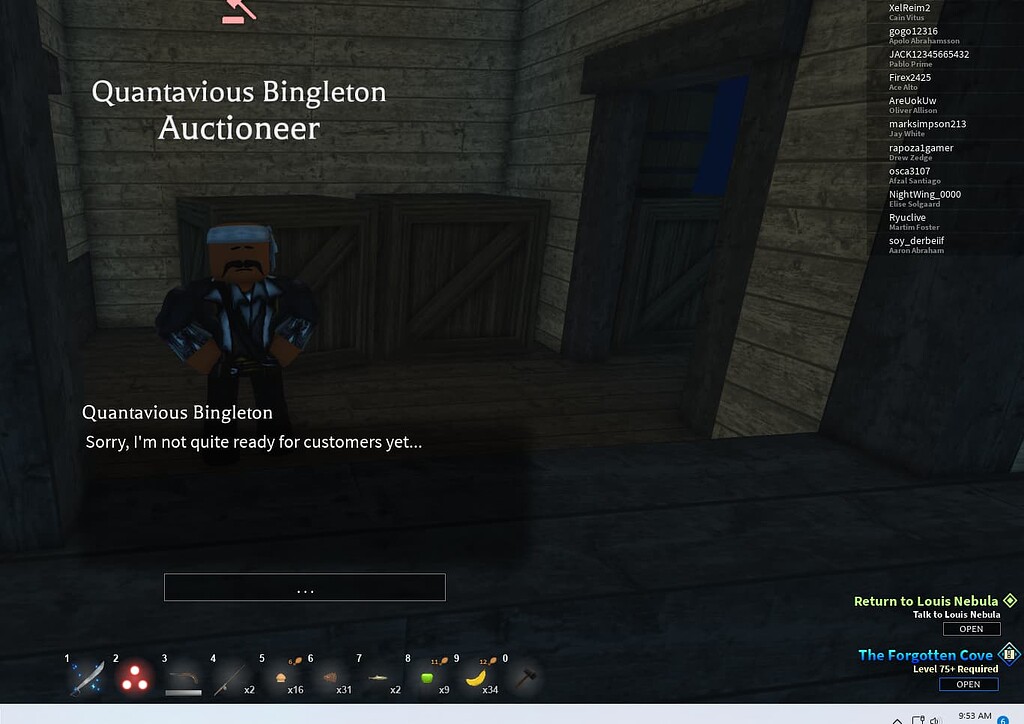Click player XelReim2 in the player list

pyautogui.click(x=909, y=8)
